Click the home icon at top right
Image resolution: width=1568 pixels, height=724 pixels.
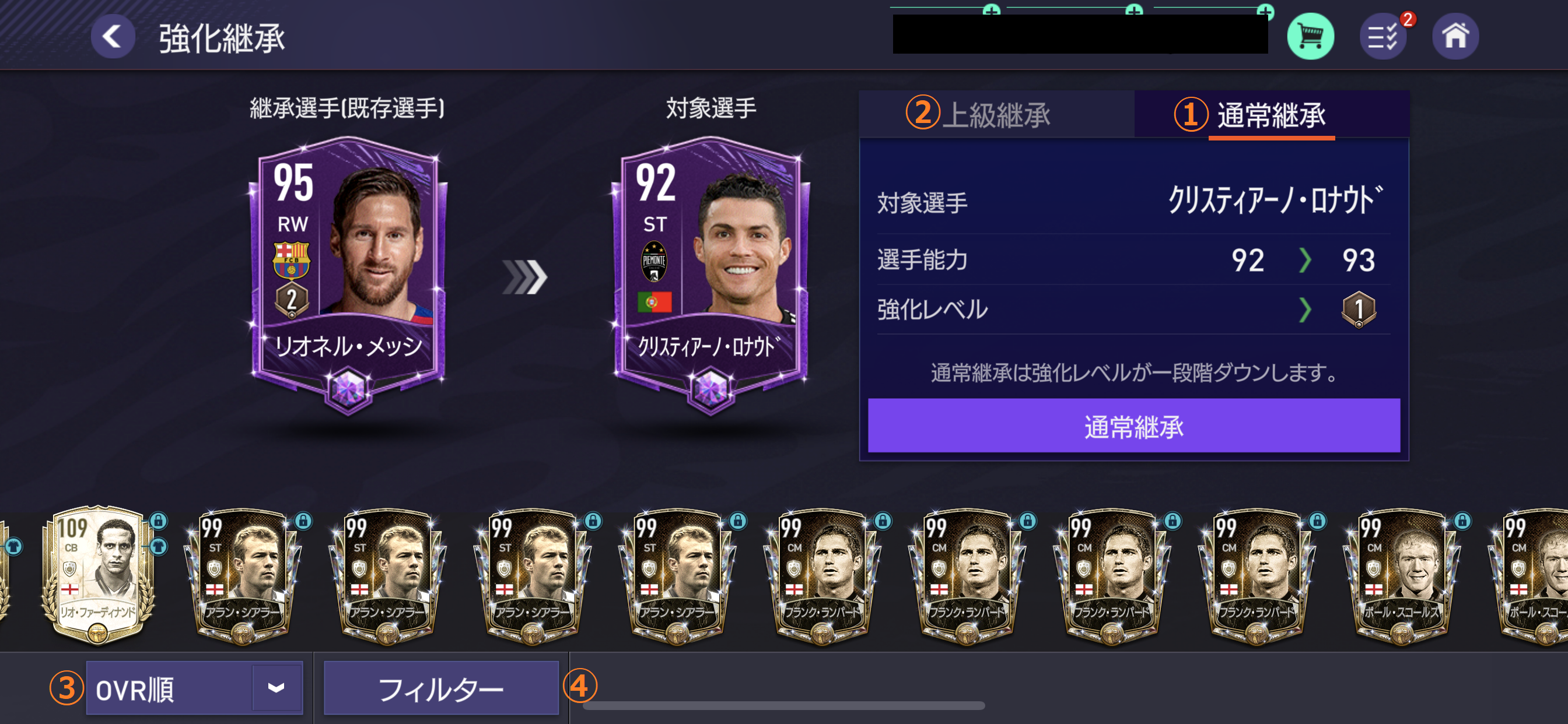pos(1455,36)
